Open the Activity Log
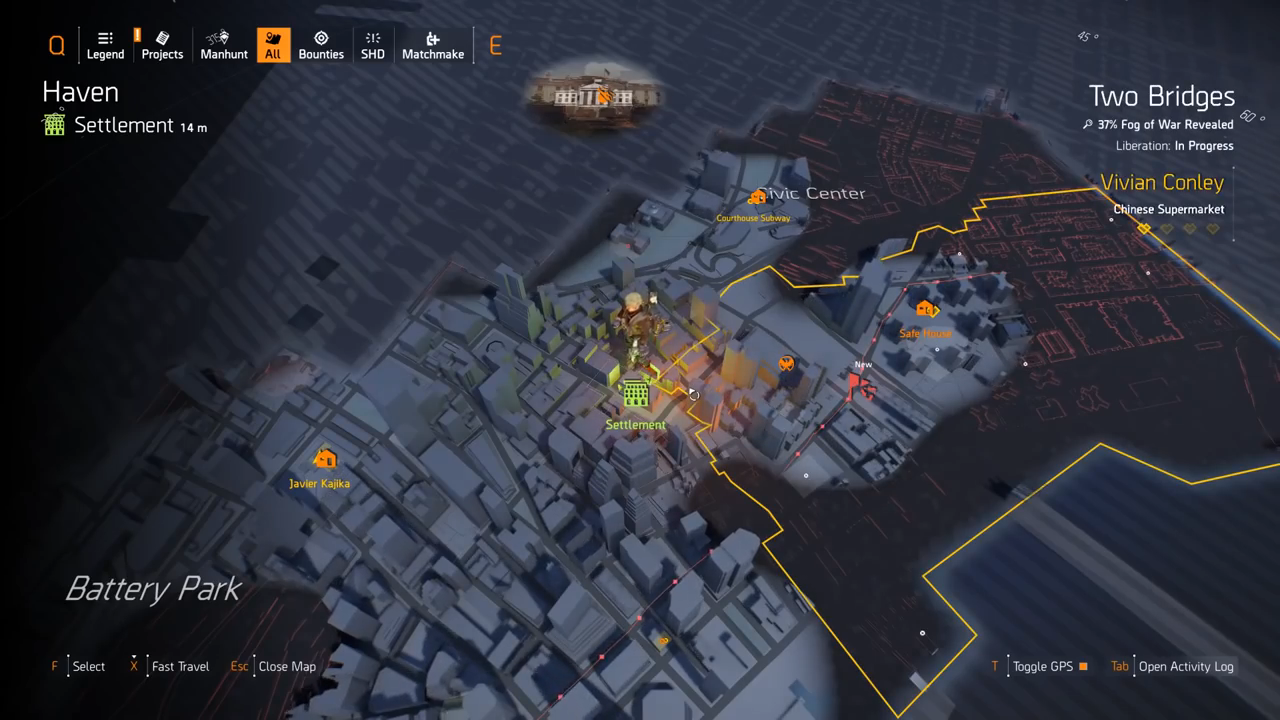1280x720 pixels. click(1185, 666)
